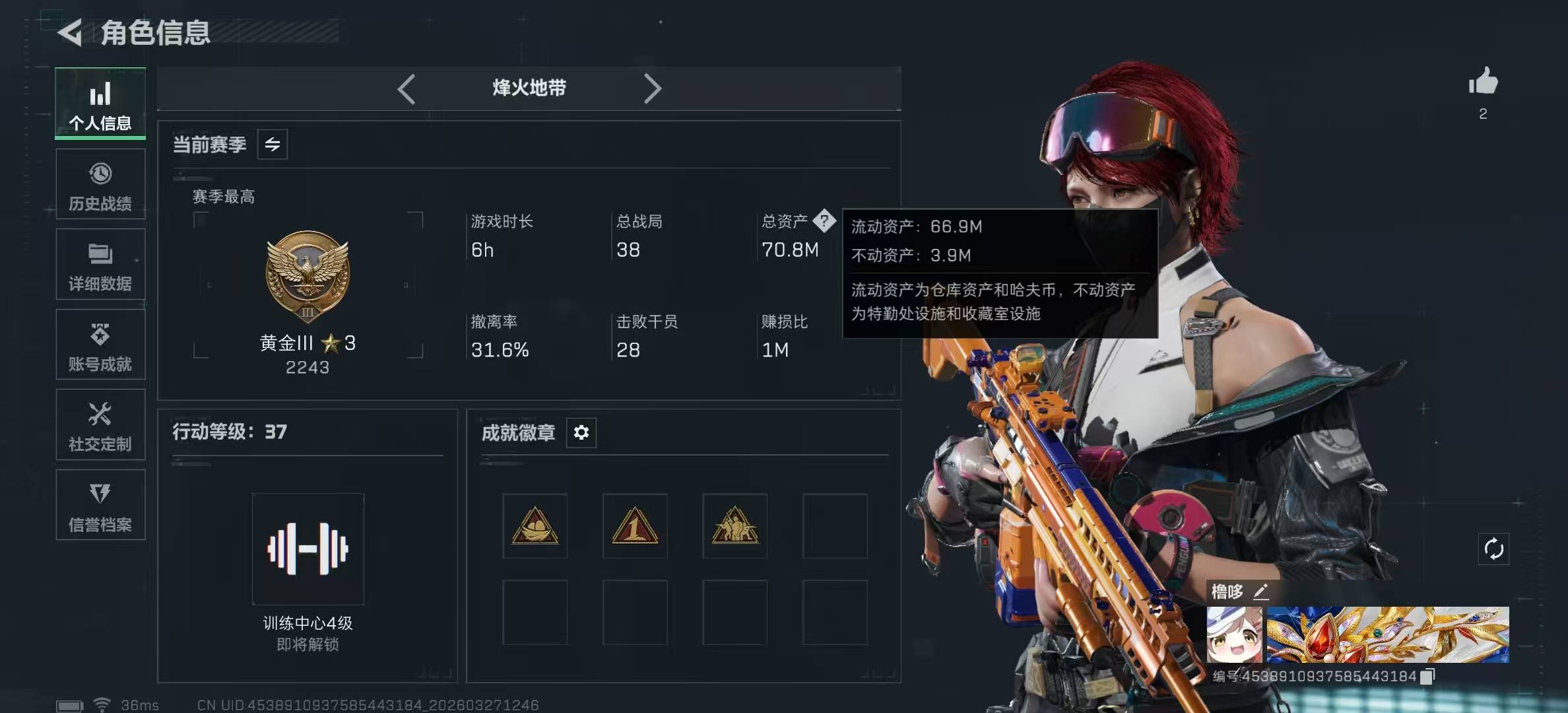Select the 训练中心 dumbbell tile
This screenshot has height=713, width=1568.
(308, 549)
